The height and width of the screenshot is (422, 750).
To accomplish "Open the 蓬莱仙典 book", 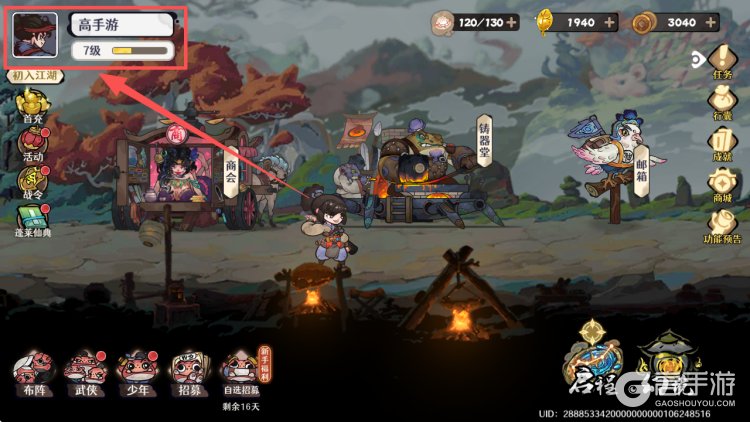I will 33,221.
